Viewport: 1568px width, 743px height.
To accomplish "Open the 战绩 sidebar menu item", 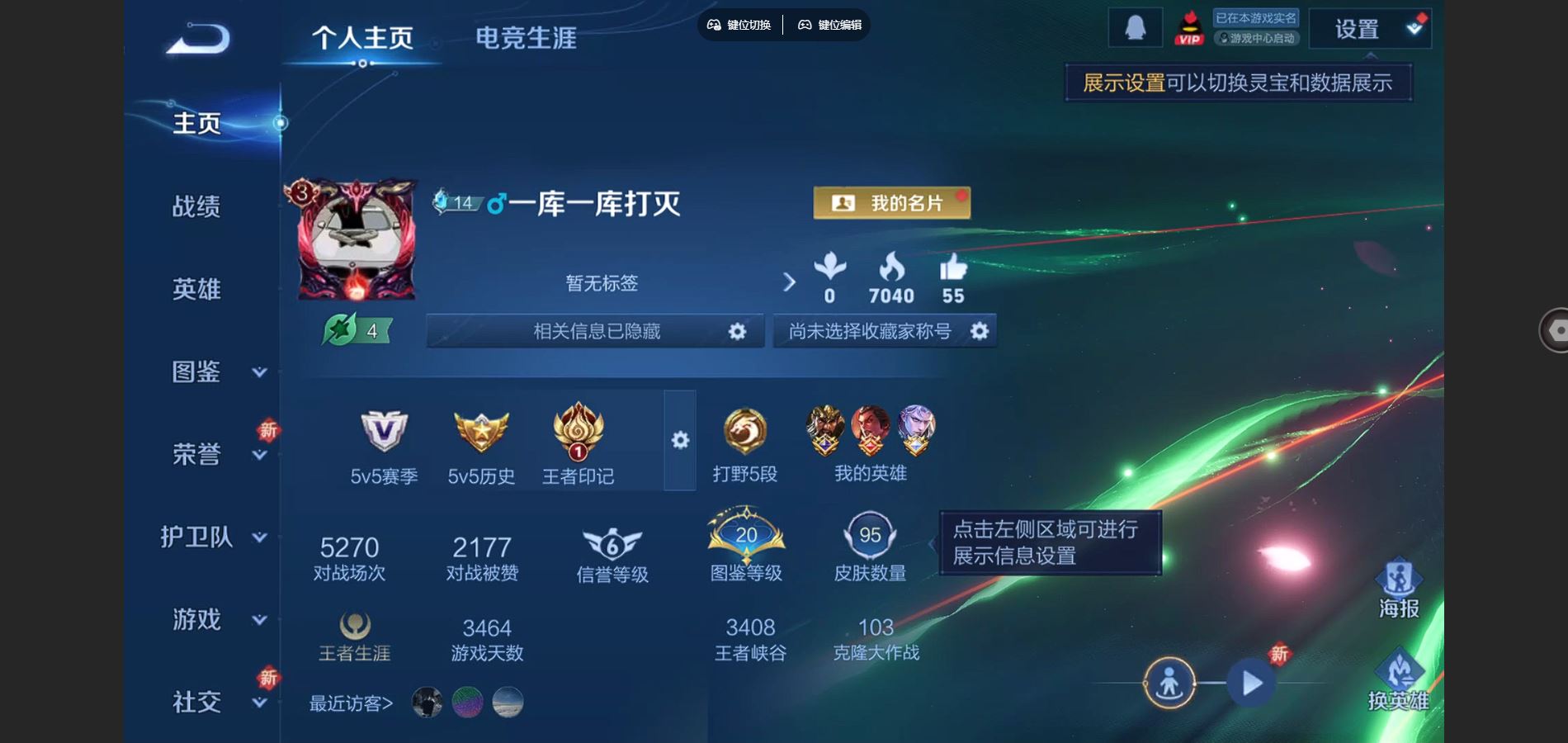I will (x=196, y=207).
